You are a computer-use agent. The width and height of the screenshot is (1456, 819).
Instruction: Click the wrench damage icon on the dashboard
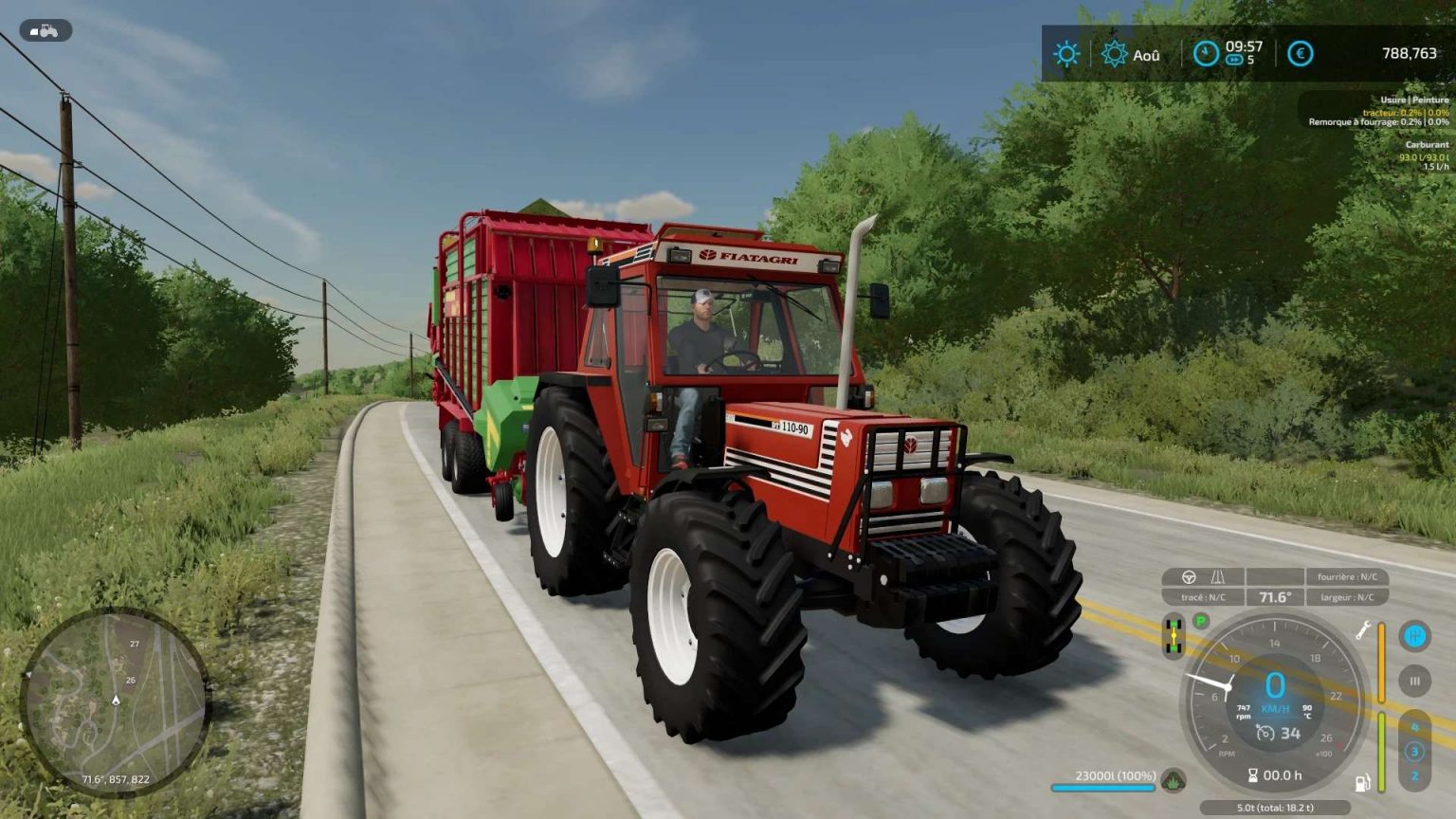click(1362, 631)
